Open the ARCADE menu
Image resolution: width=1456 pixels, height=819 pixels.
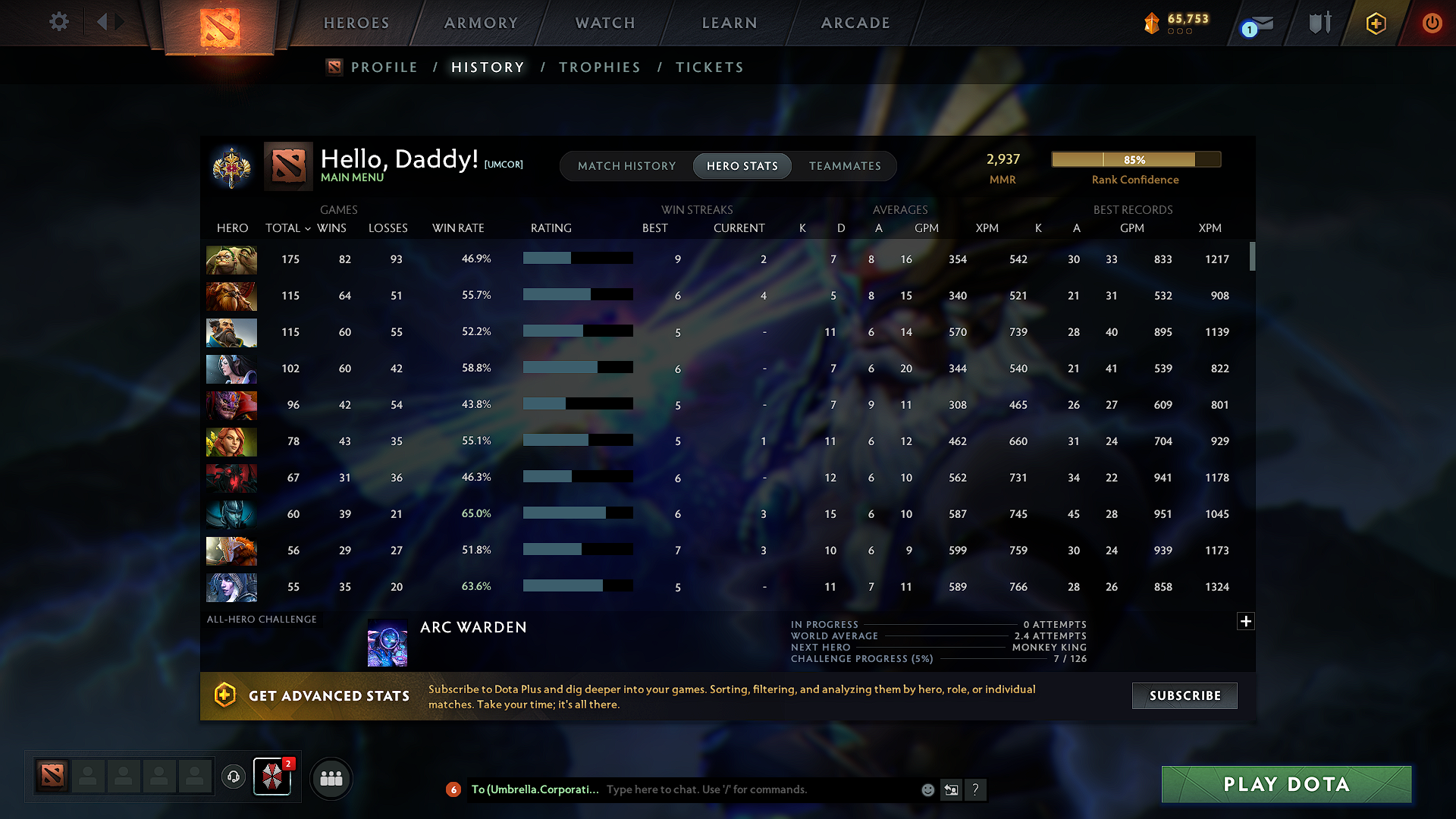855,23
